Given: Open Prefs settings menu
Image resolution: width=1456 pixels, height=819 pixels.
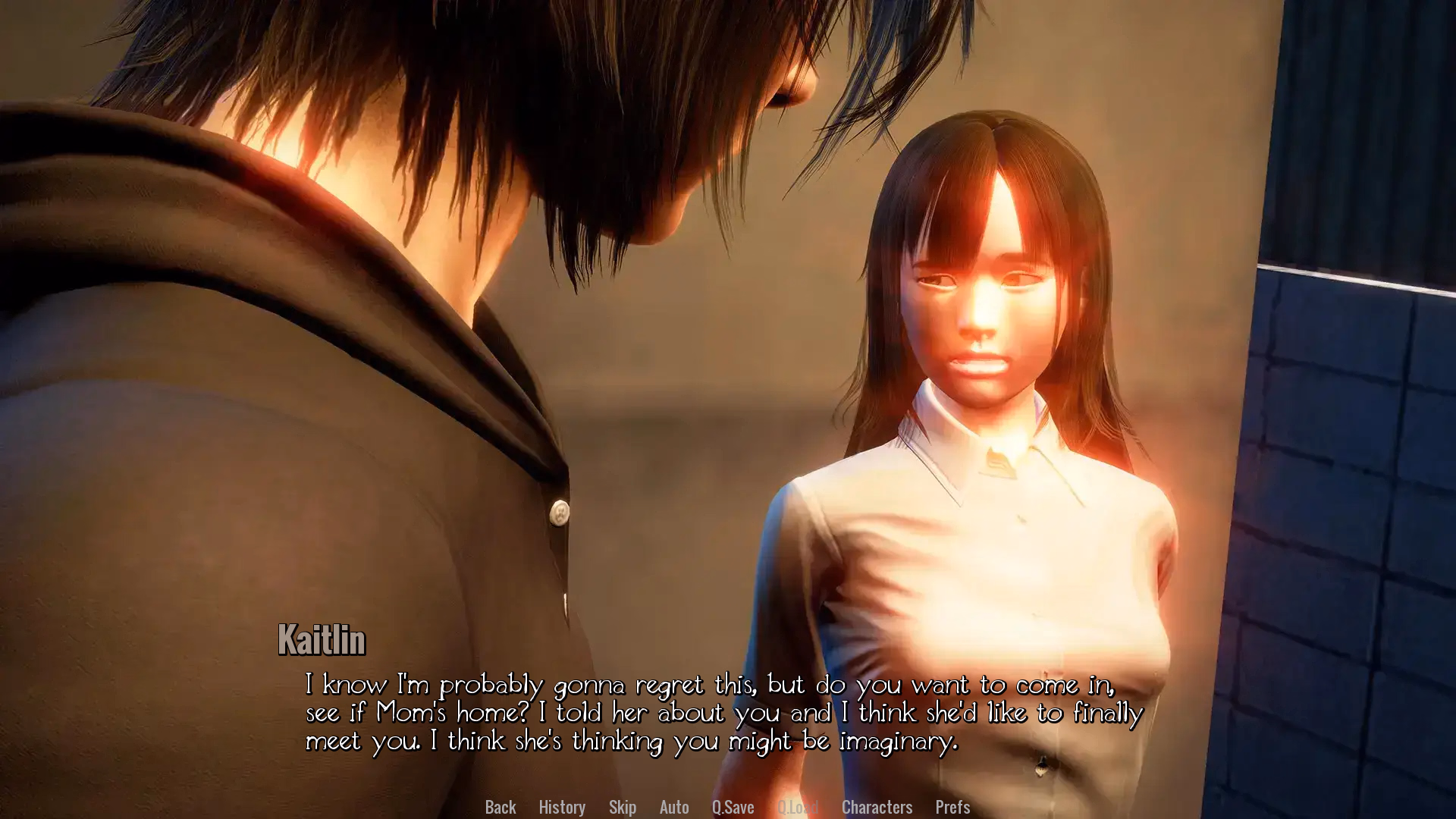Looking at the screenshot, I should (952, 807).
